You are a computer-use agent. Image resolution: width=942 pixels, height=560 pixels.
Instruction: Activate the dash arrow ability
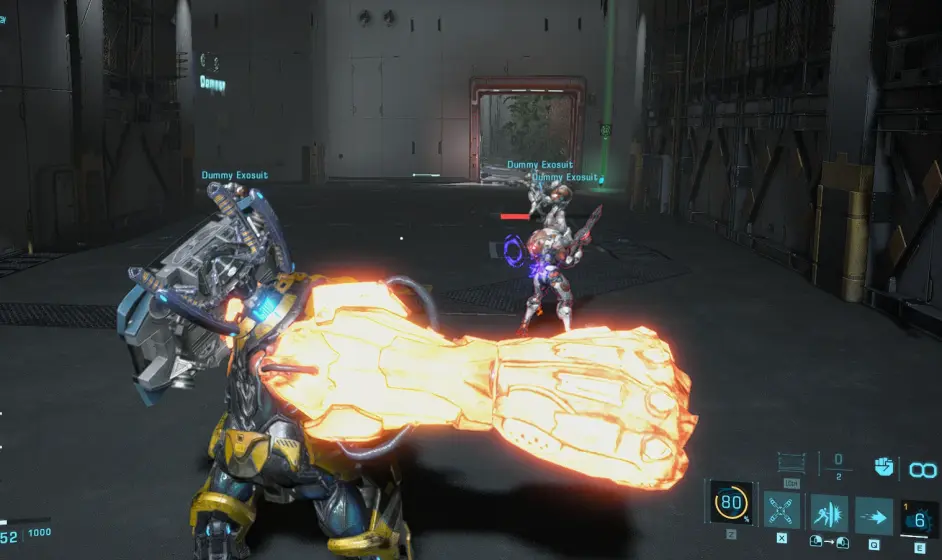click(x=873, y=515)
